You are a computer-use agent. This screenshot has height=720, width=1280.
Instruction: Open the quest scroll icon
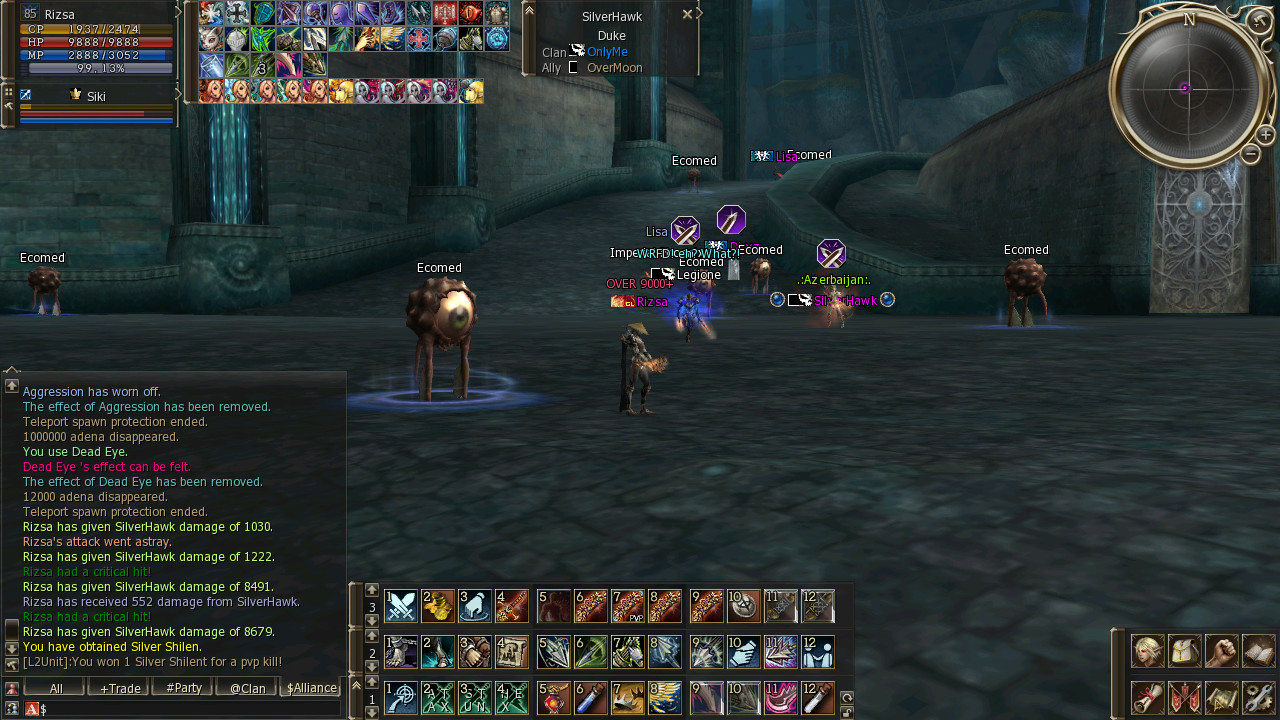pos(1147,697)
